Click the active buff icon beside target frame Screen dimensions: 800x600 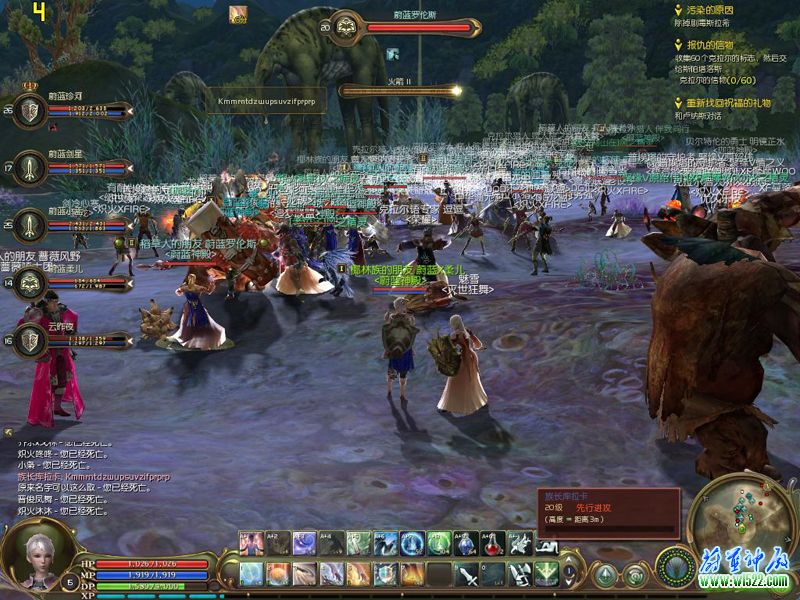coord(239,14)
